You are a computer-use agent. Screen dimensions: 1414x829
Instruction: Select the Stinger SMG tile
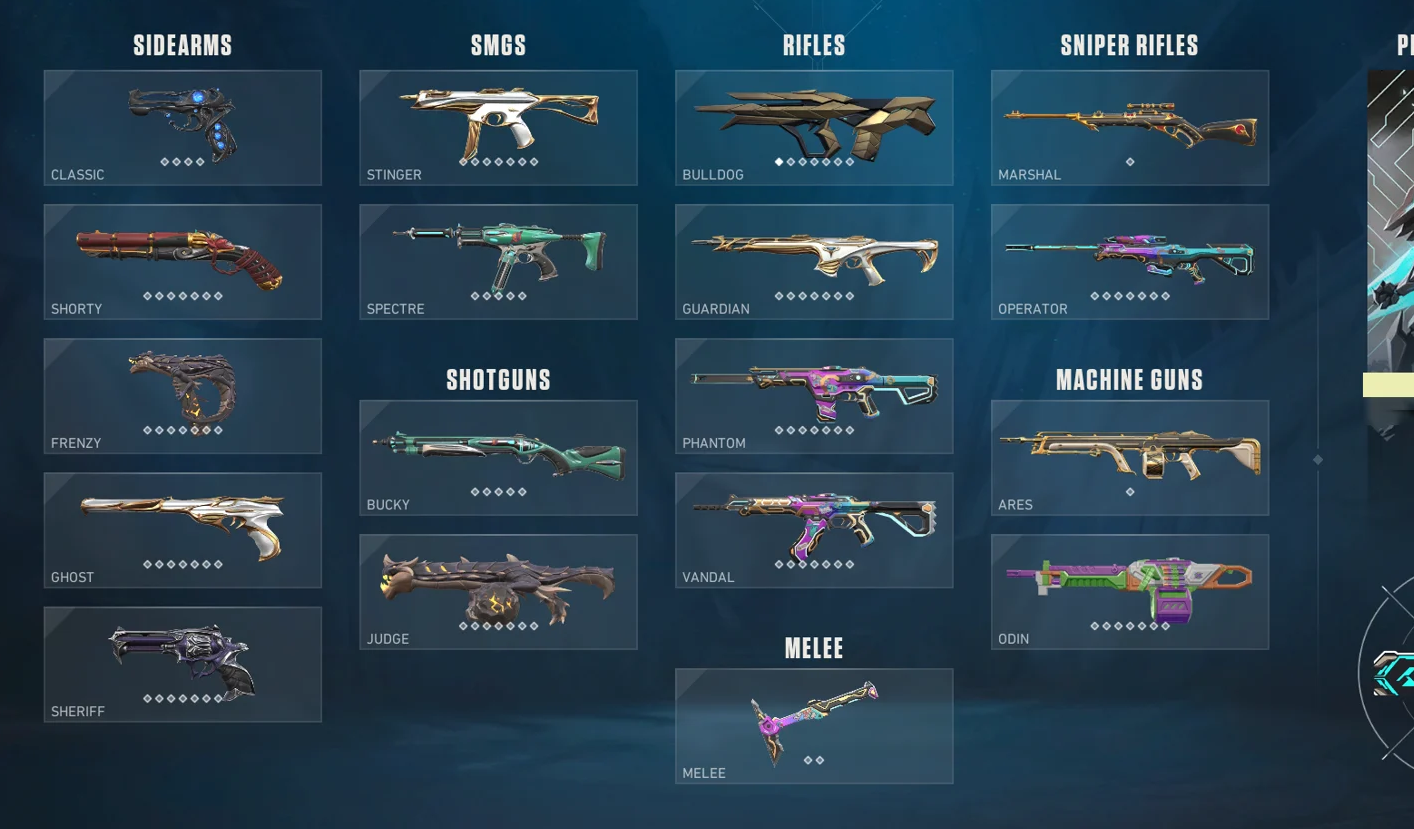point(498,127)
